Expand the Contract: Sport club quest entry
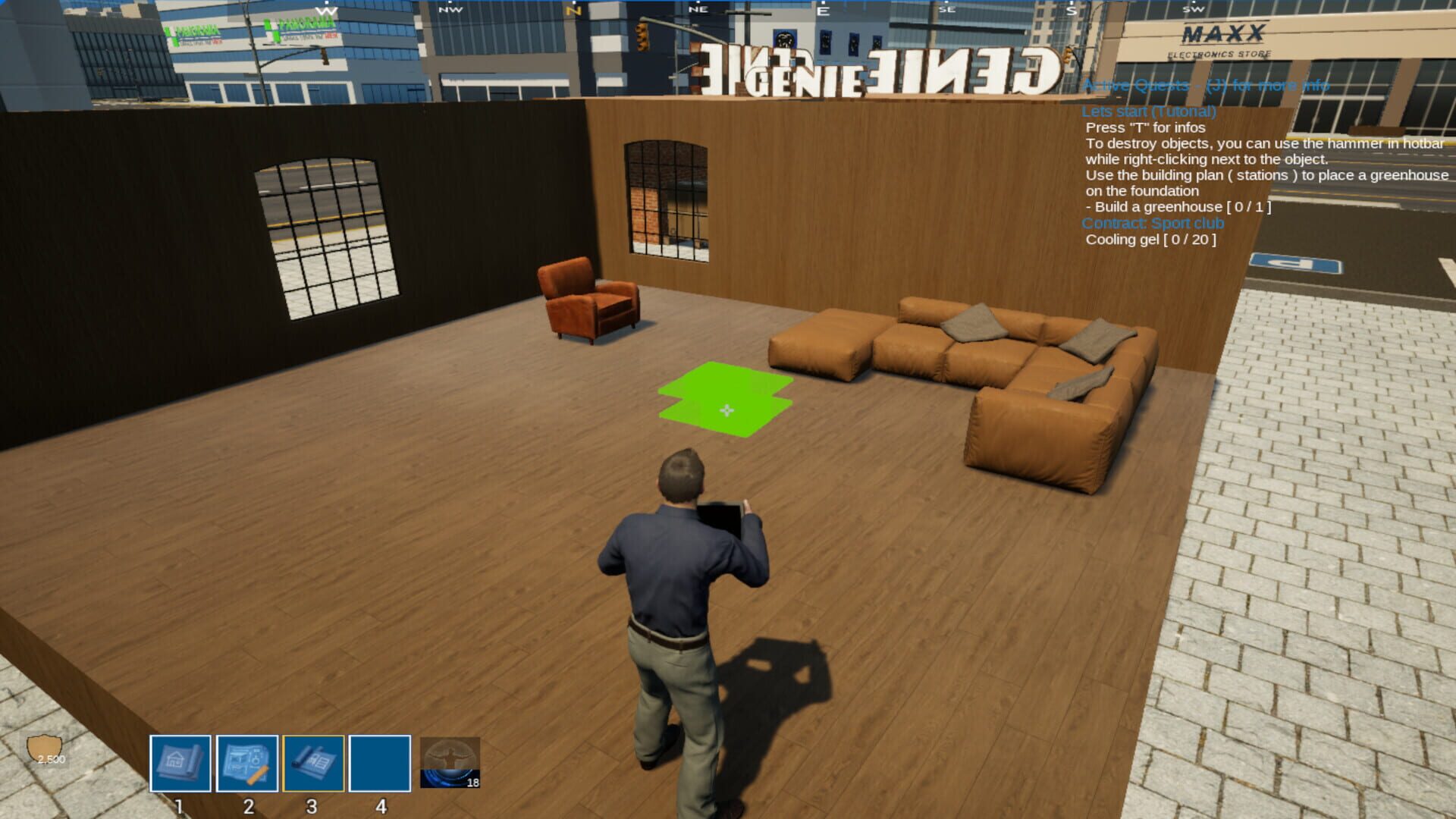This screenshot has height=819, width=1456. [x=1153, y=223]
